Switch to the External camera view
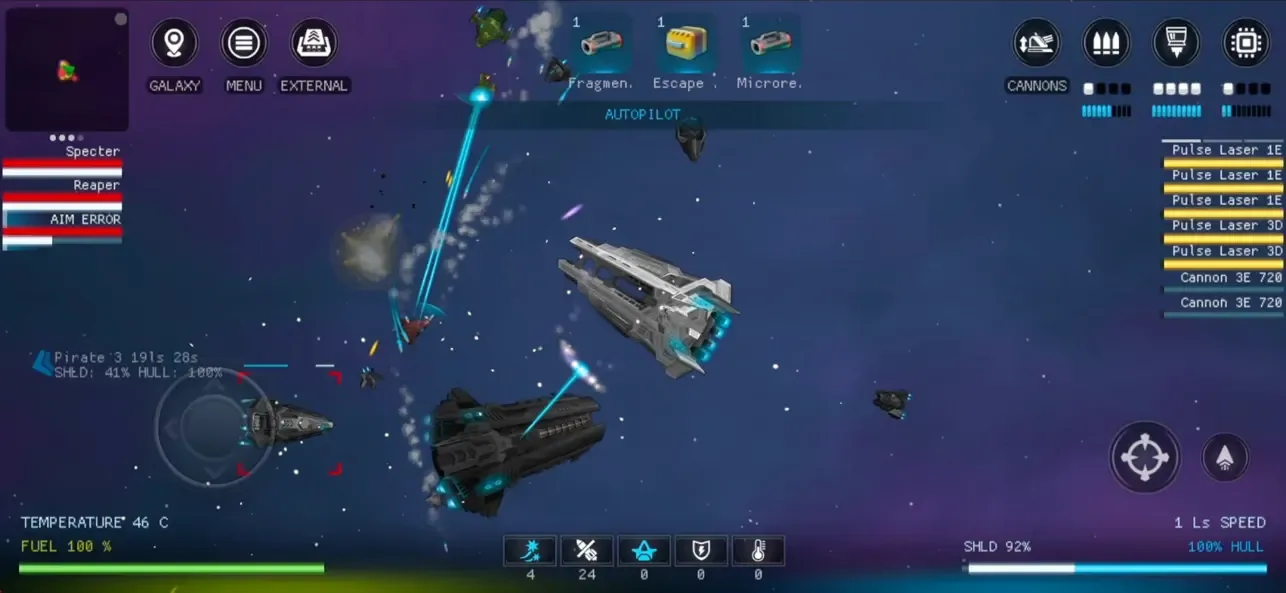The height and width of the screenshot is (593, 1286). point(314,44)
